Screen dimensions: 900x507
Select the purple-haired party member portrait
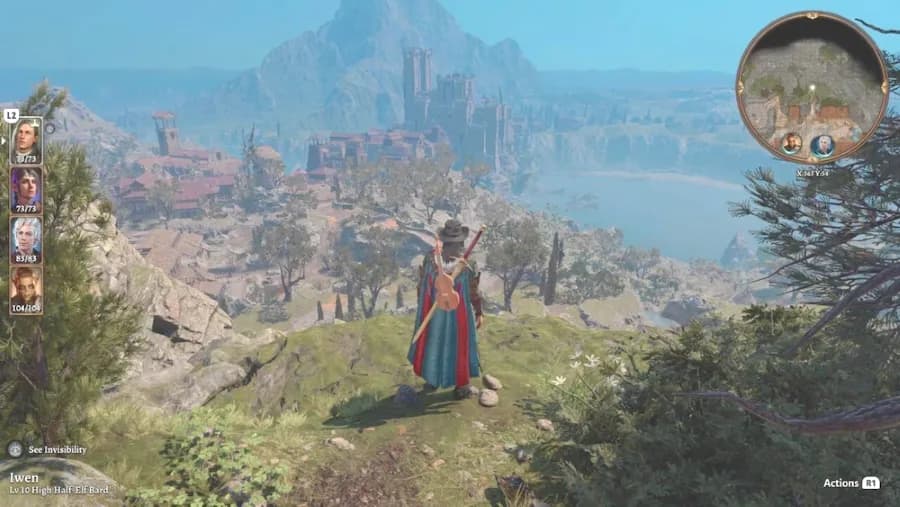coord(26,187)
